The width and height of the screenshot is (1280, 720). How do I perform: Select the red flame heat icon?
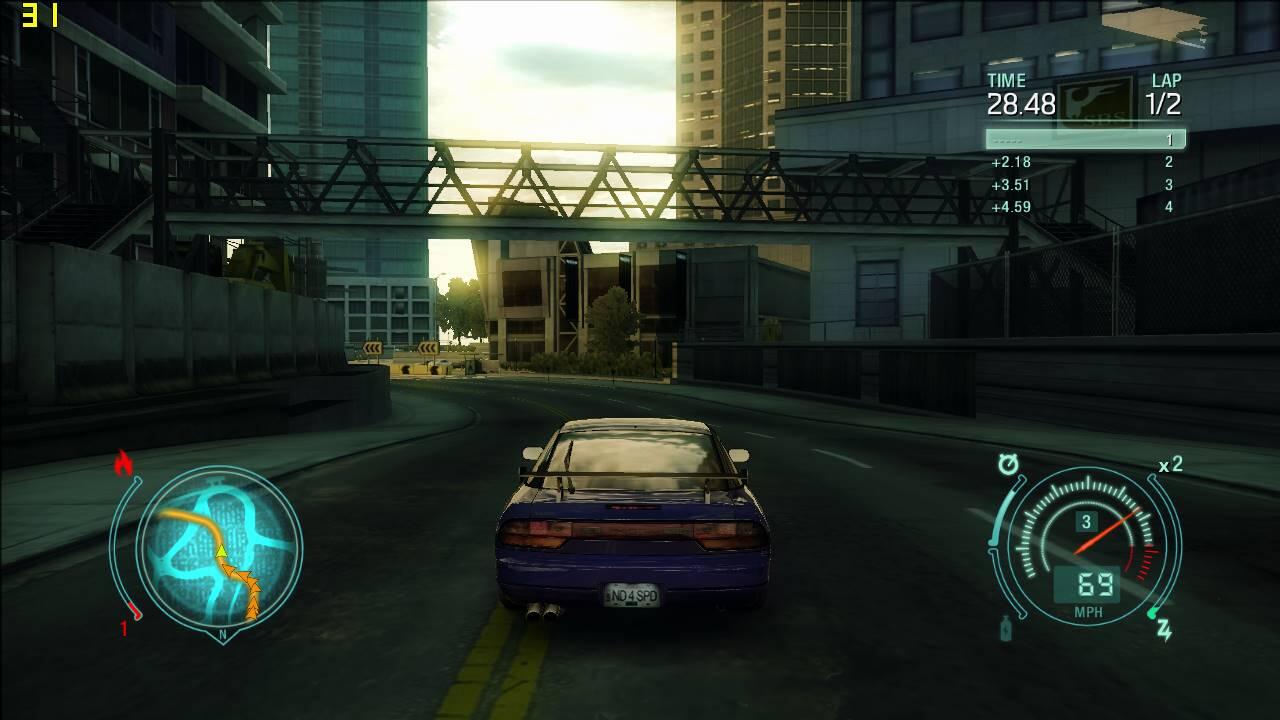pos(124,462)
